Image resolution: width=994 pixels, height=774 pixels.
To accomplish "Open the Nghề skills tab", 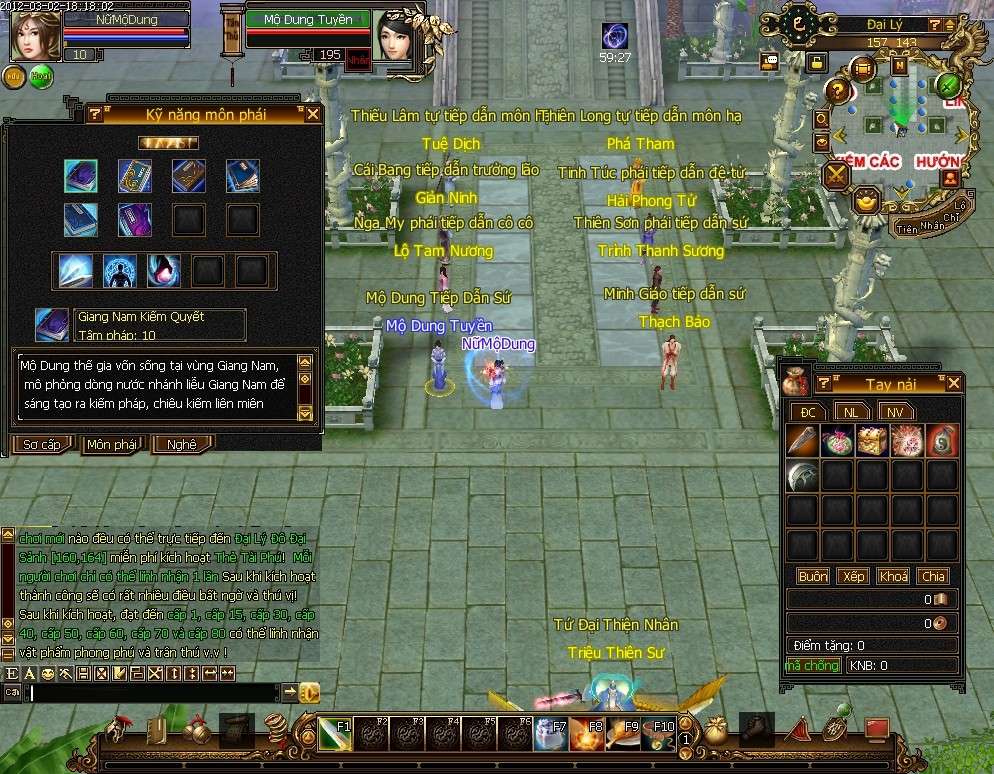I will (181, 444).
